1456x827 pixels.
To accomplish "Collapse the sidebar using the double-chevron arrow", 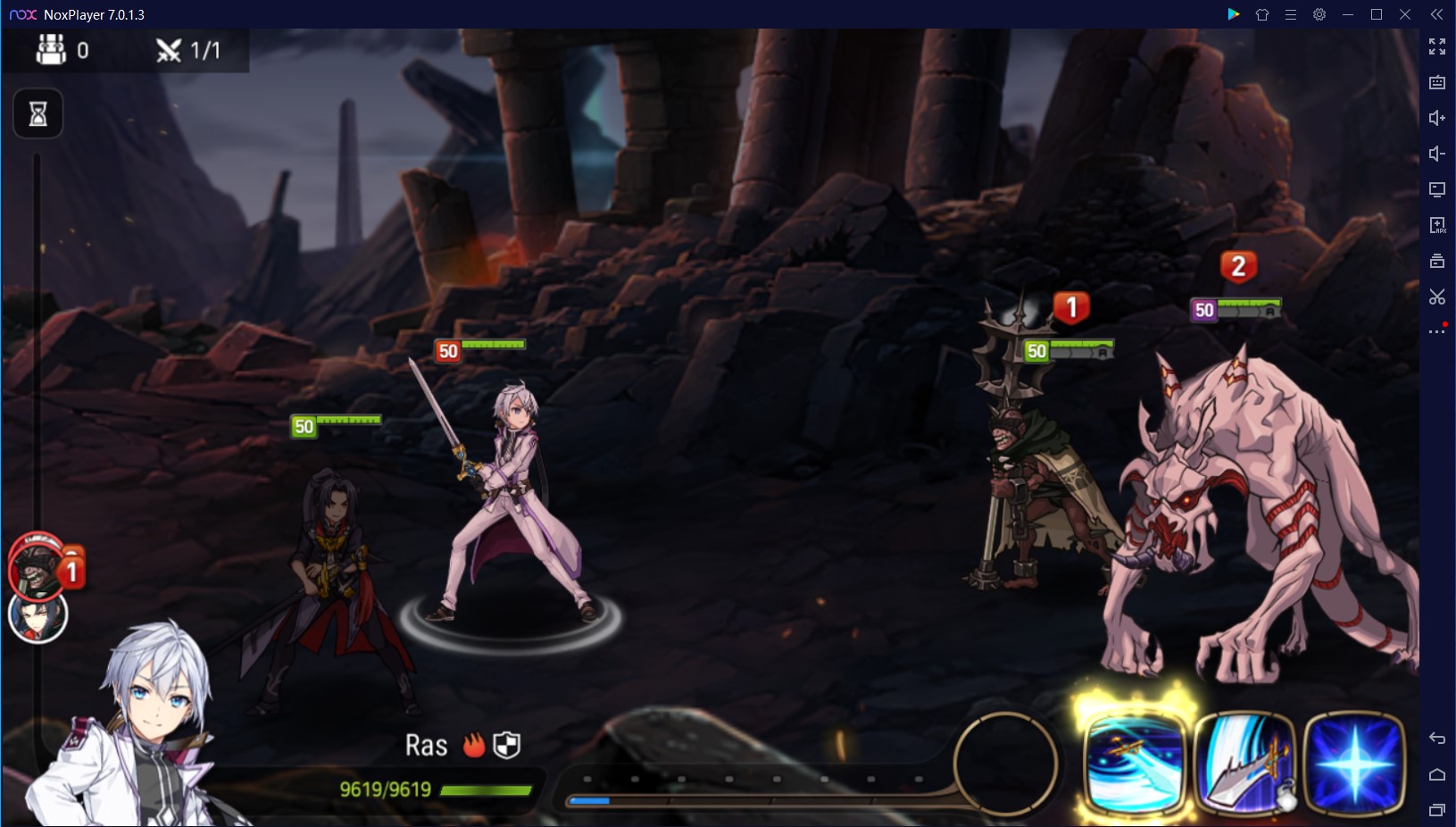I will 1437,13.
